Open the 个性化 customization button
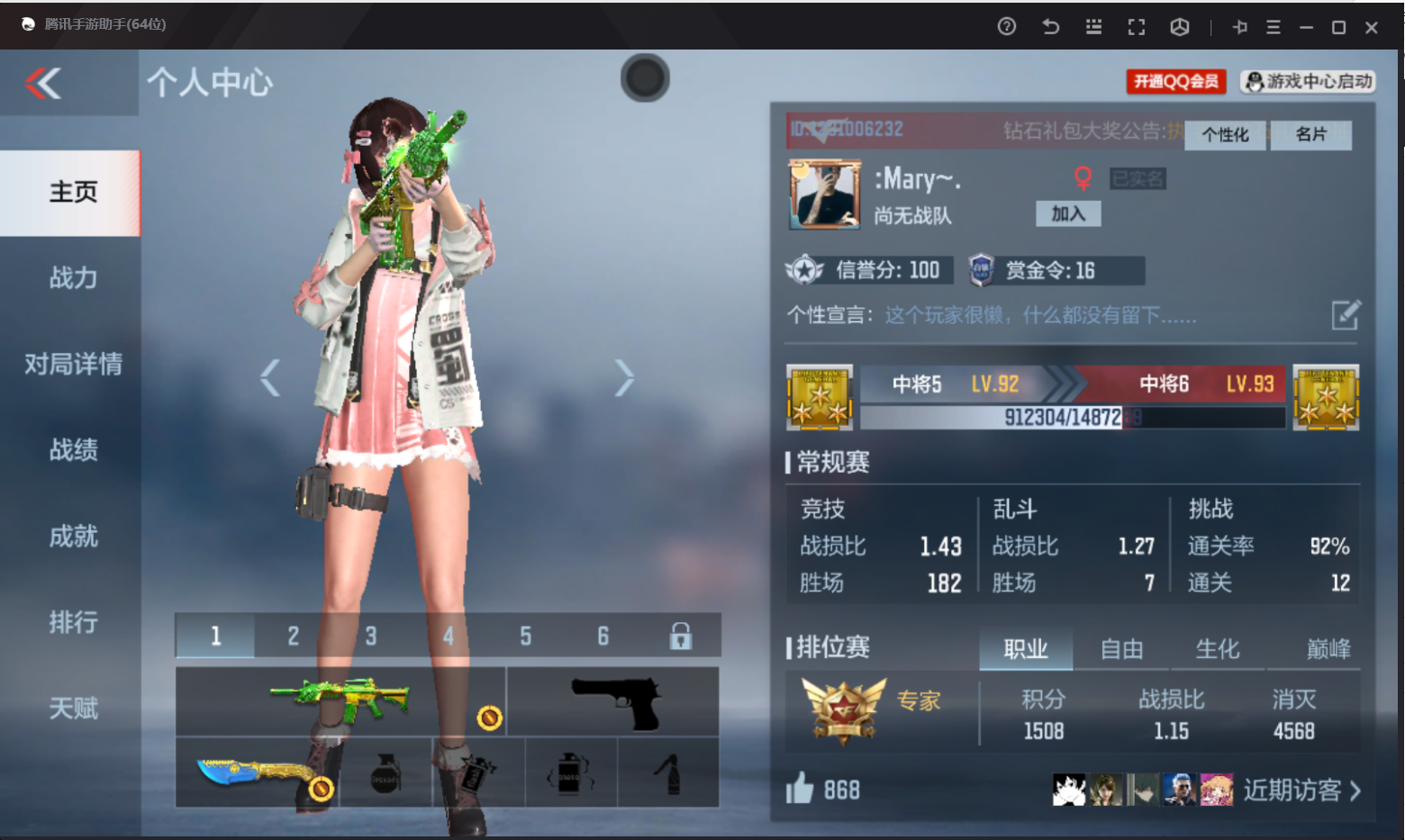This screenshot has height=840, width=1405. pyautogui.click(x=1225, y=135)
